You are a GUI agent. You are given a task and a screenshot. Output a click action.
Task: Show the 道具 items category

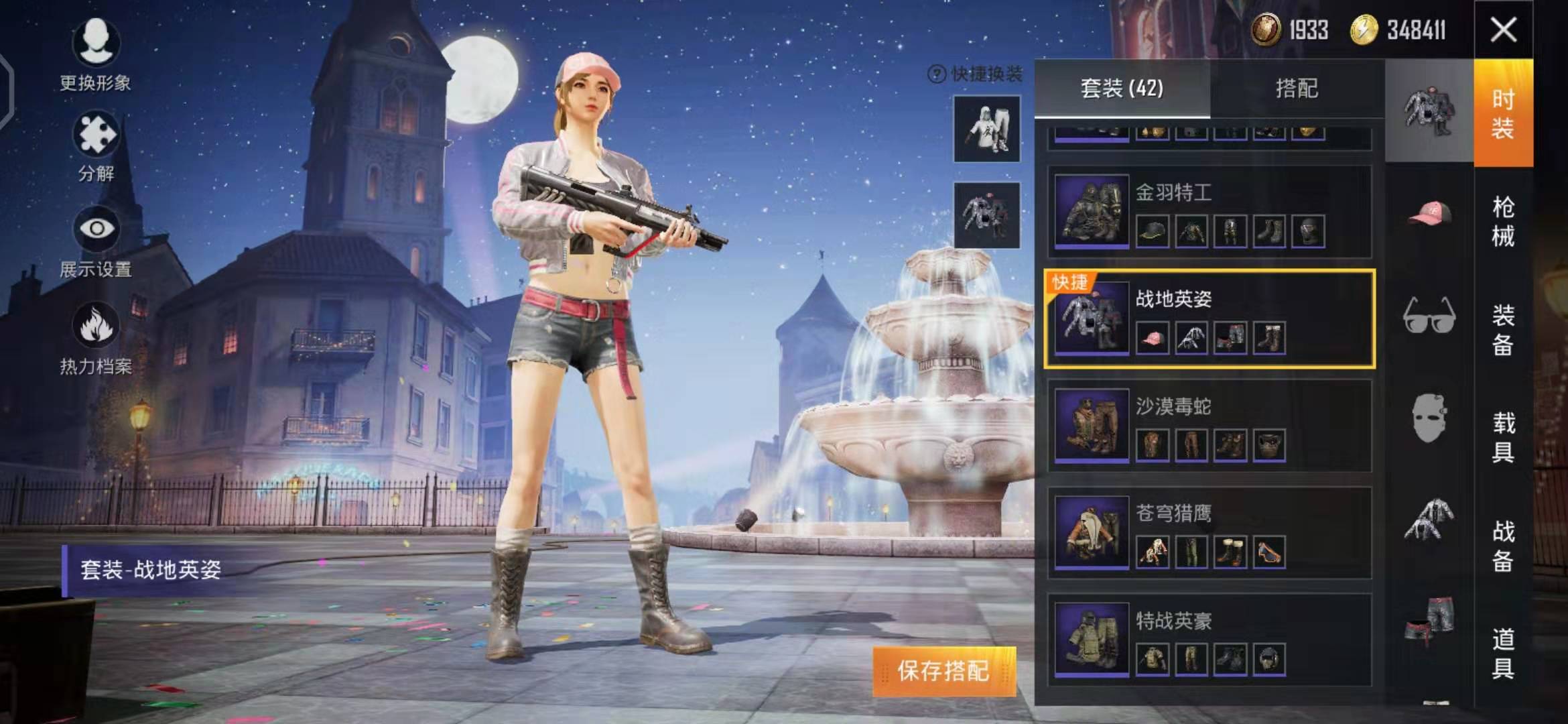[x=1503, y=653]
